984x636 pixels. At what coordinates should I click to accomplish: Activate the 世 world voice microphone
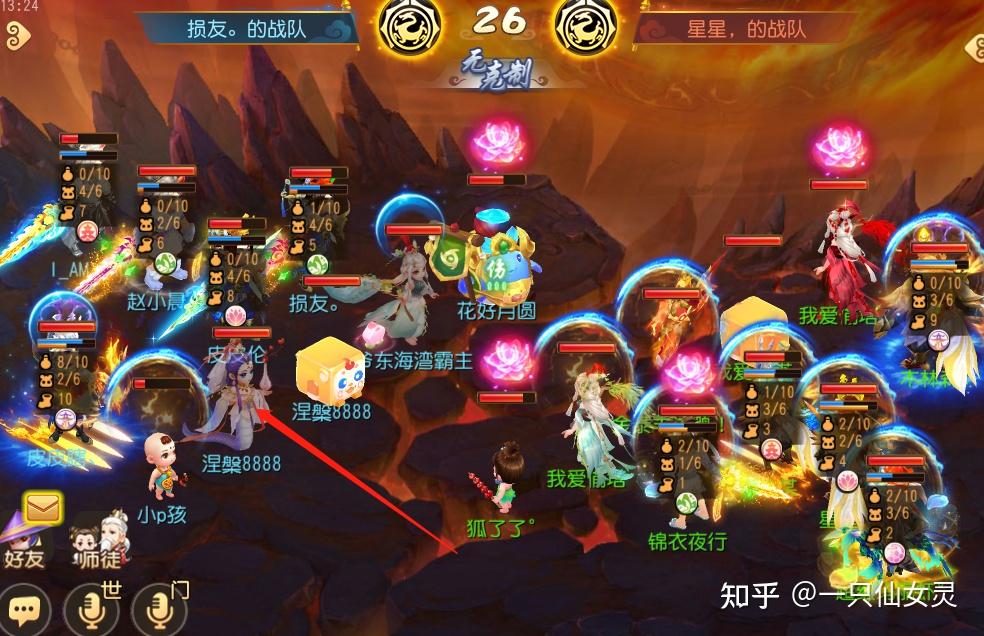pyautogui.click(x=91, y=608)
